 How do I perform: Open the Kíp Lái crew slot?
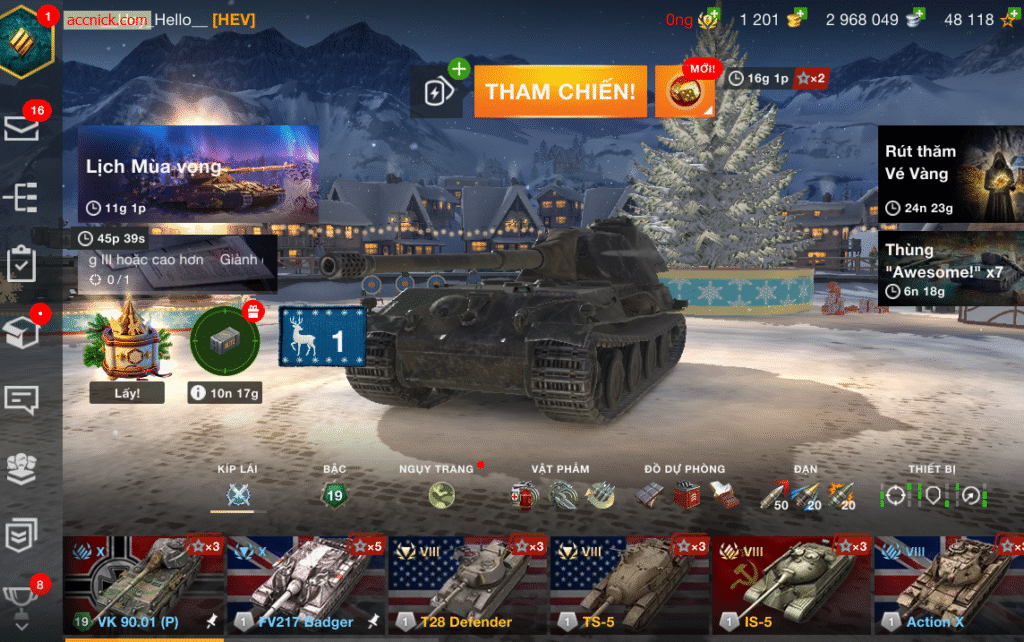pyautogui.click(x=238, y=494)
